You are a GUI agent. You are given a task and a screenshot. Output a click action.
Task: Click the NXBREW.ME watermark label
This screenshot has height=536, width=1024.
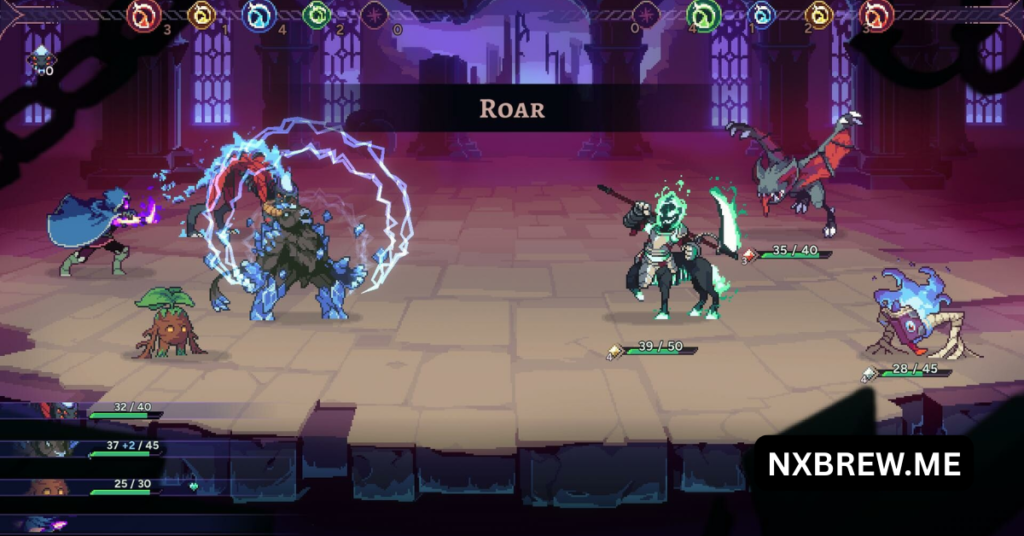tap(863, 464)
